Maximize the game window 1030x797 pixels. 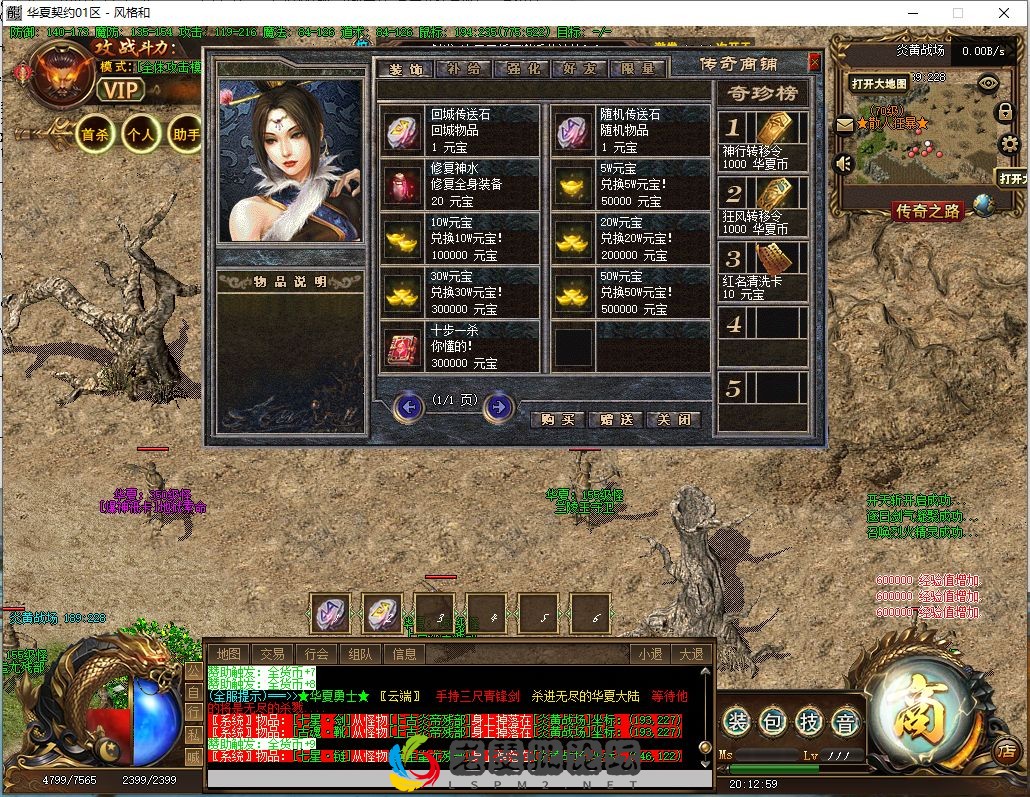[958, 13]
